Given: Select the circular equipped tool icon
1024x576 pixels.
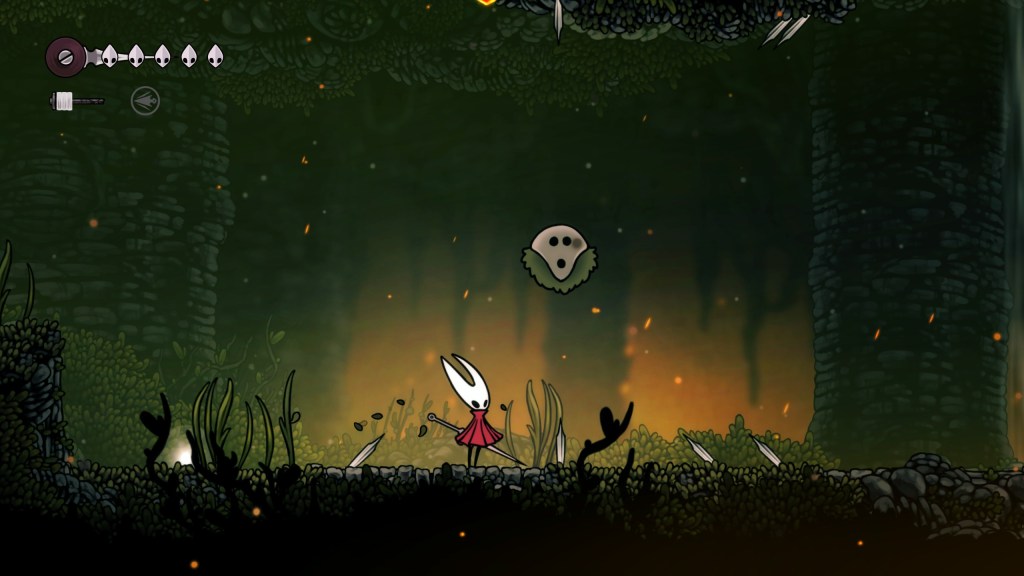Looking at the screenshot, I should pyautogui.click(x=145, y=101).
